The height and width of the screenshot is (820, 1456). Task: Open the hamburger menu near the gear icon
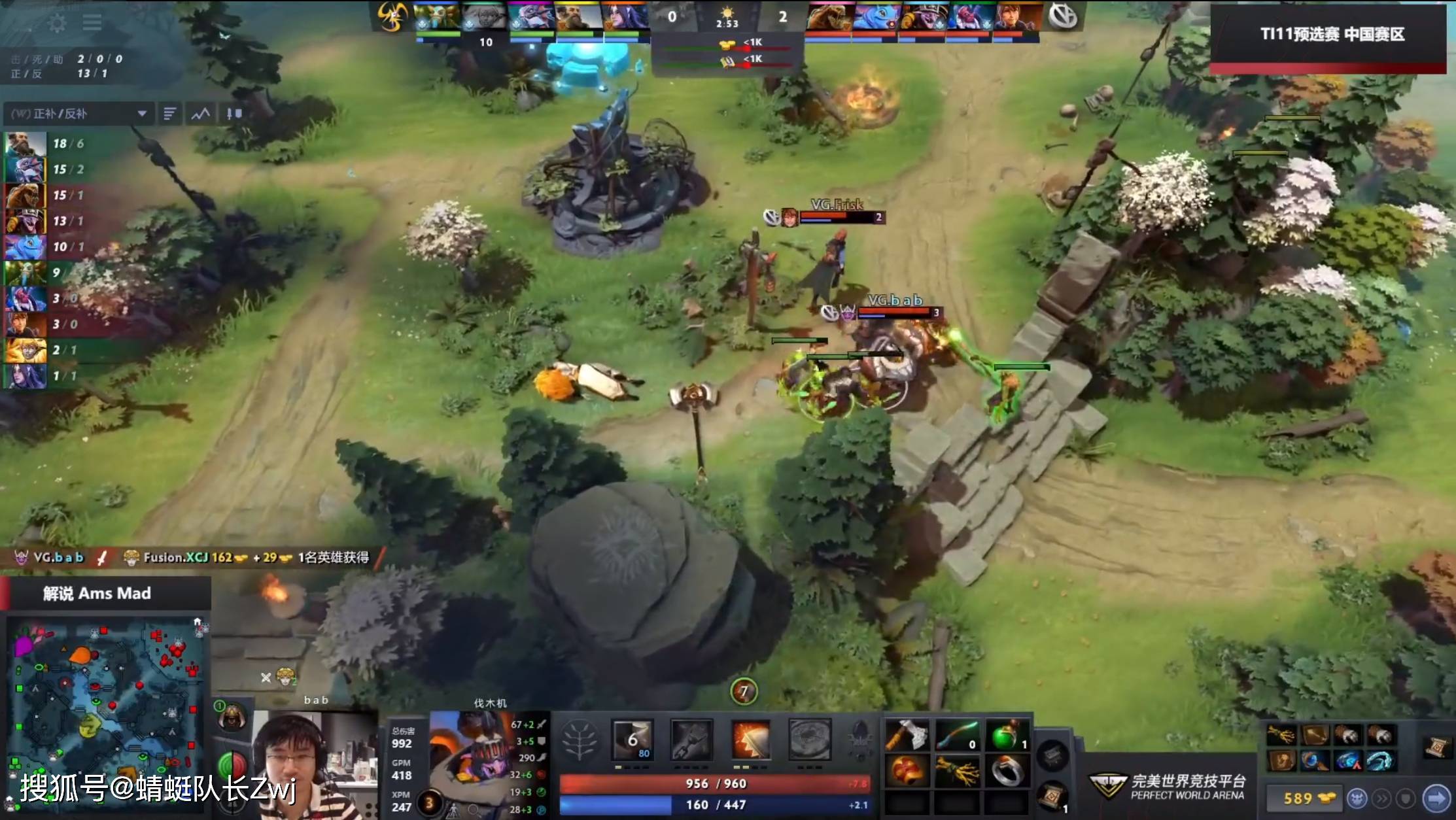pyautogui.click(x=92, y=22)
